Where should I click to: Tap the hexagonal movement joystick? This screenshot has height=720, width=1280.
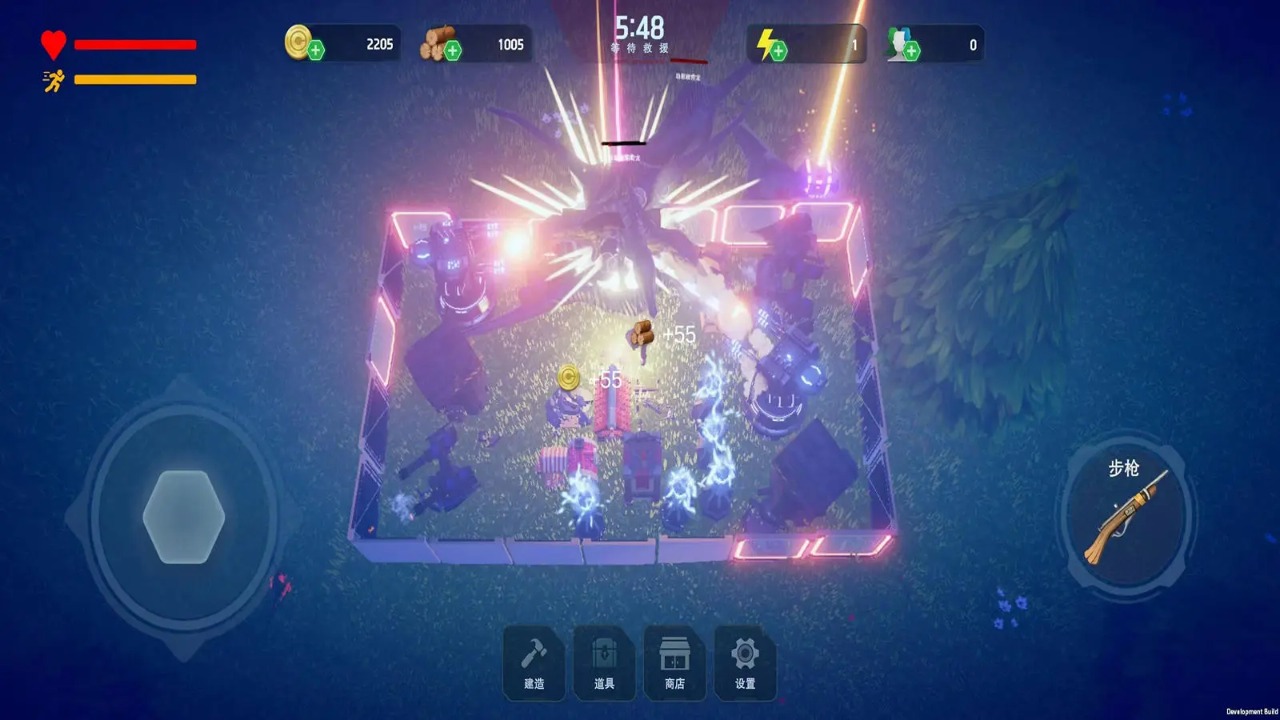(183, 517)
